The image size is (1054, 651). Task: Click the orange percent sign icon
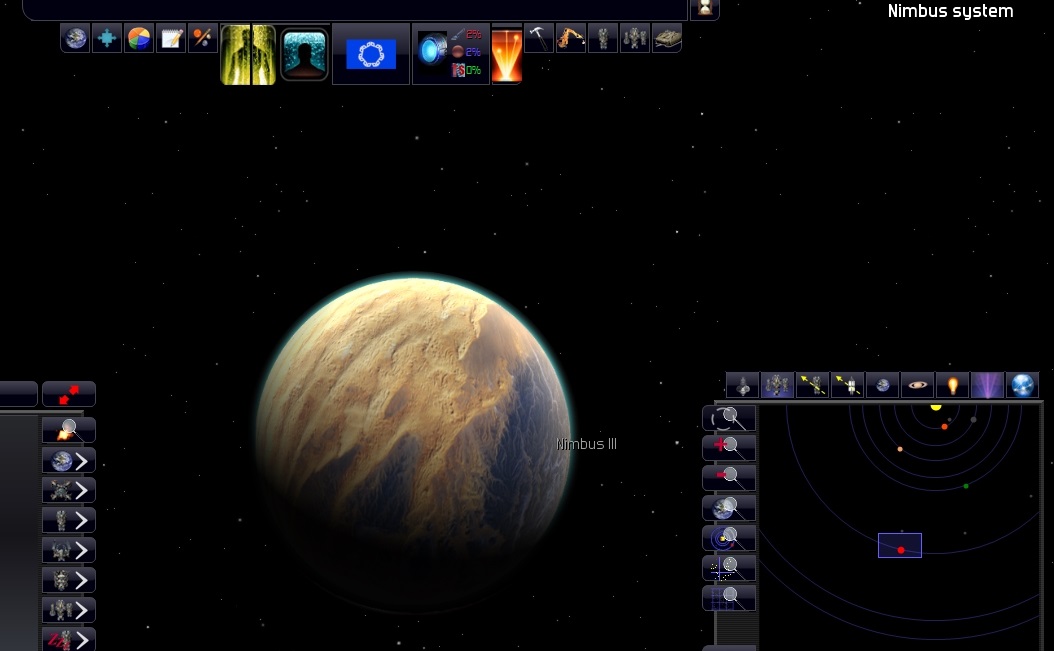click(203, 39)
